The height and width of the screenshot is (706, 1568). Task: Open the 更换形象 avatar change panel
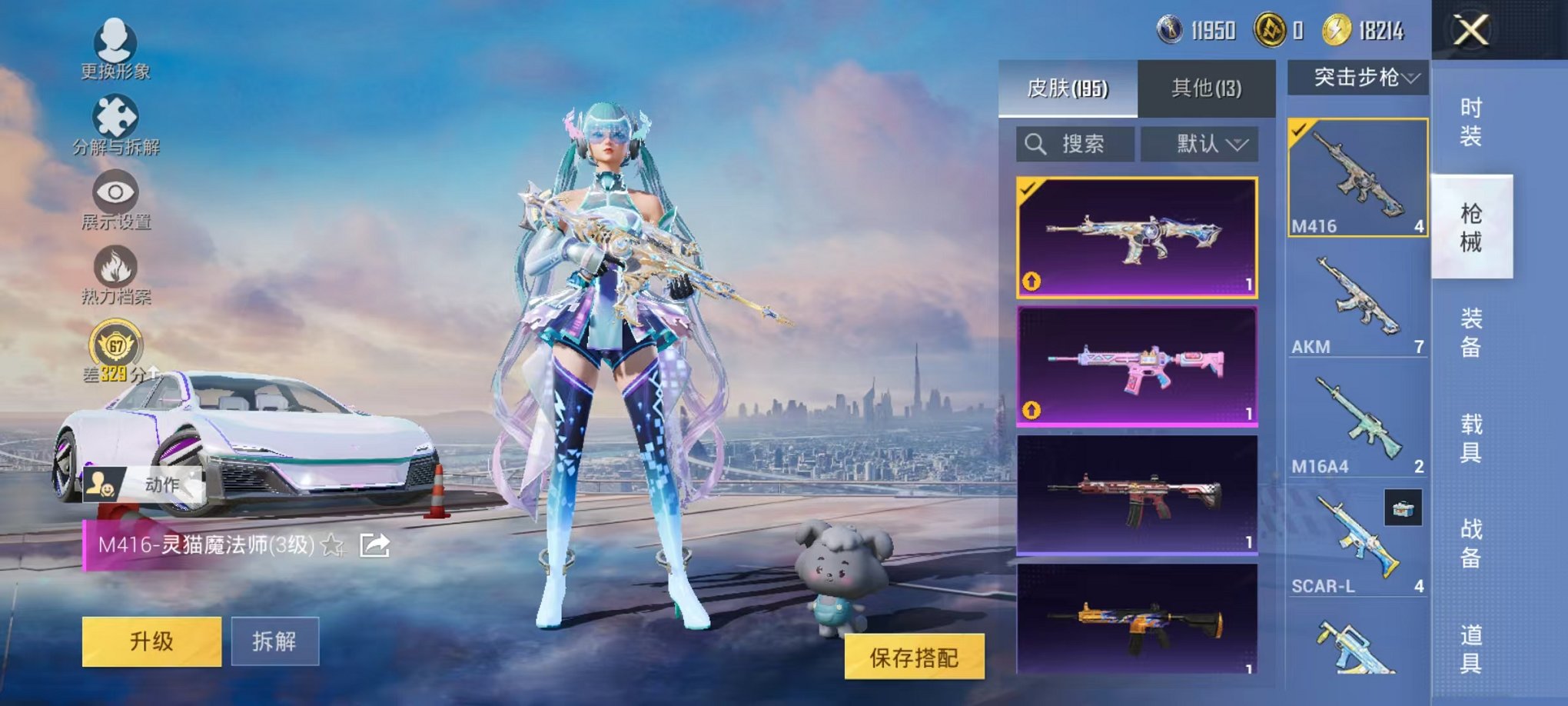[x=114, y=48]
